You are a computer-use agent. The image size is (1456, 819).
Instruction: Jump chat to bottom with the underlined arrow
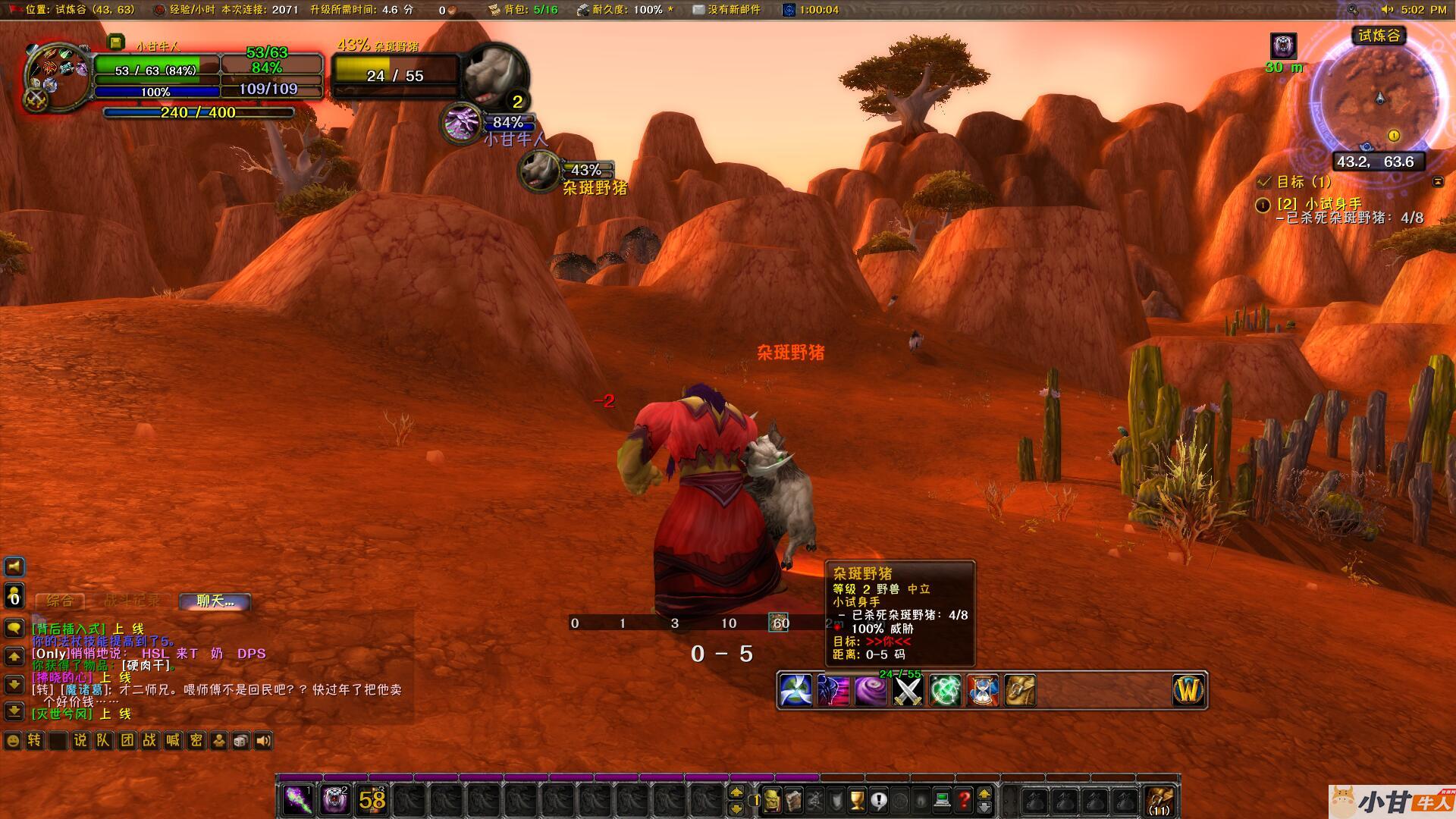click(x=14, y=711)
